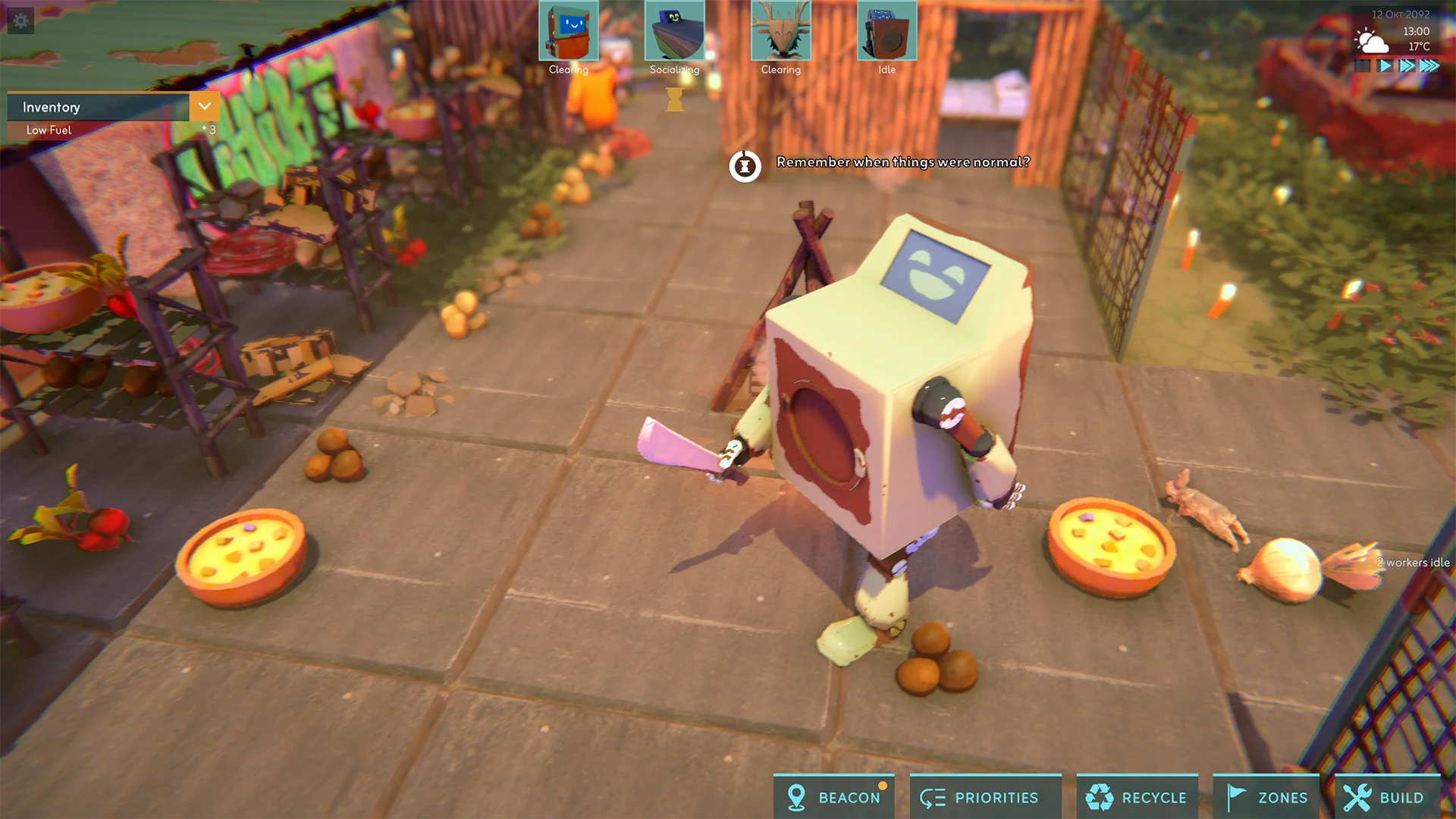Image resolution: width=1456 pixels, height=819 pixels.
Task: Set game to double fast-forward speed
Action: click(x=1407, y=66)
